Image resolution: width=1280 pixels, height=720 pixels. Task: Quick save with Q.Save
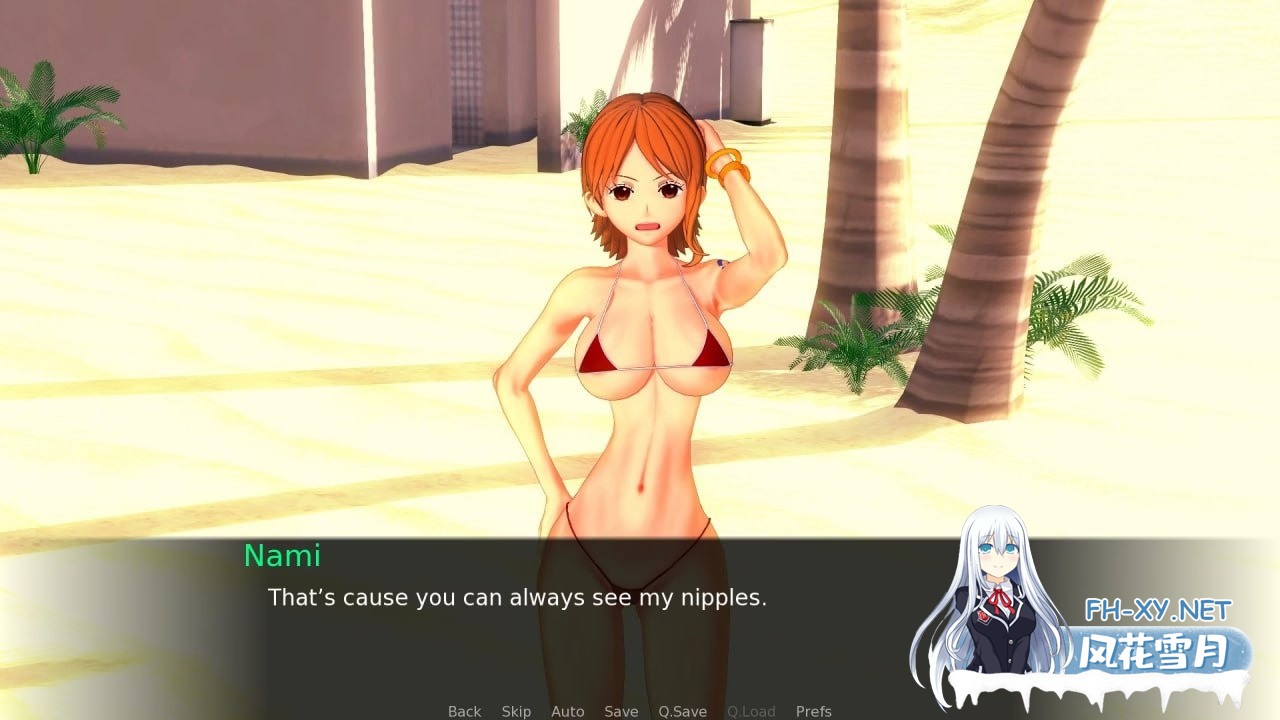(x=682, y=711)
